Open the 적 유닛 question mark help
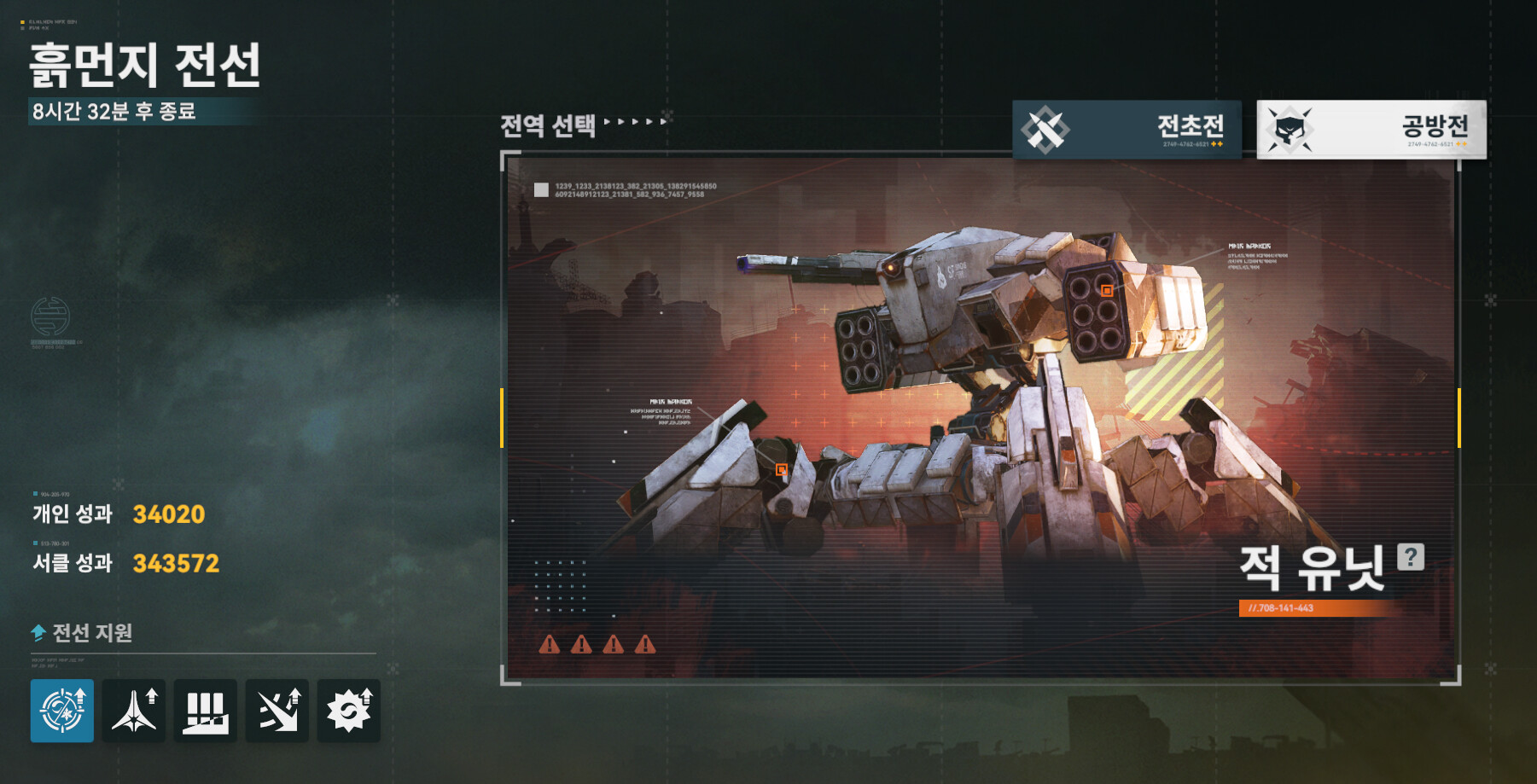1537x784 pixels. click(1410, 557)
